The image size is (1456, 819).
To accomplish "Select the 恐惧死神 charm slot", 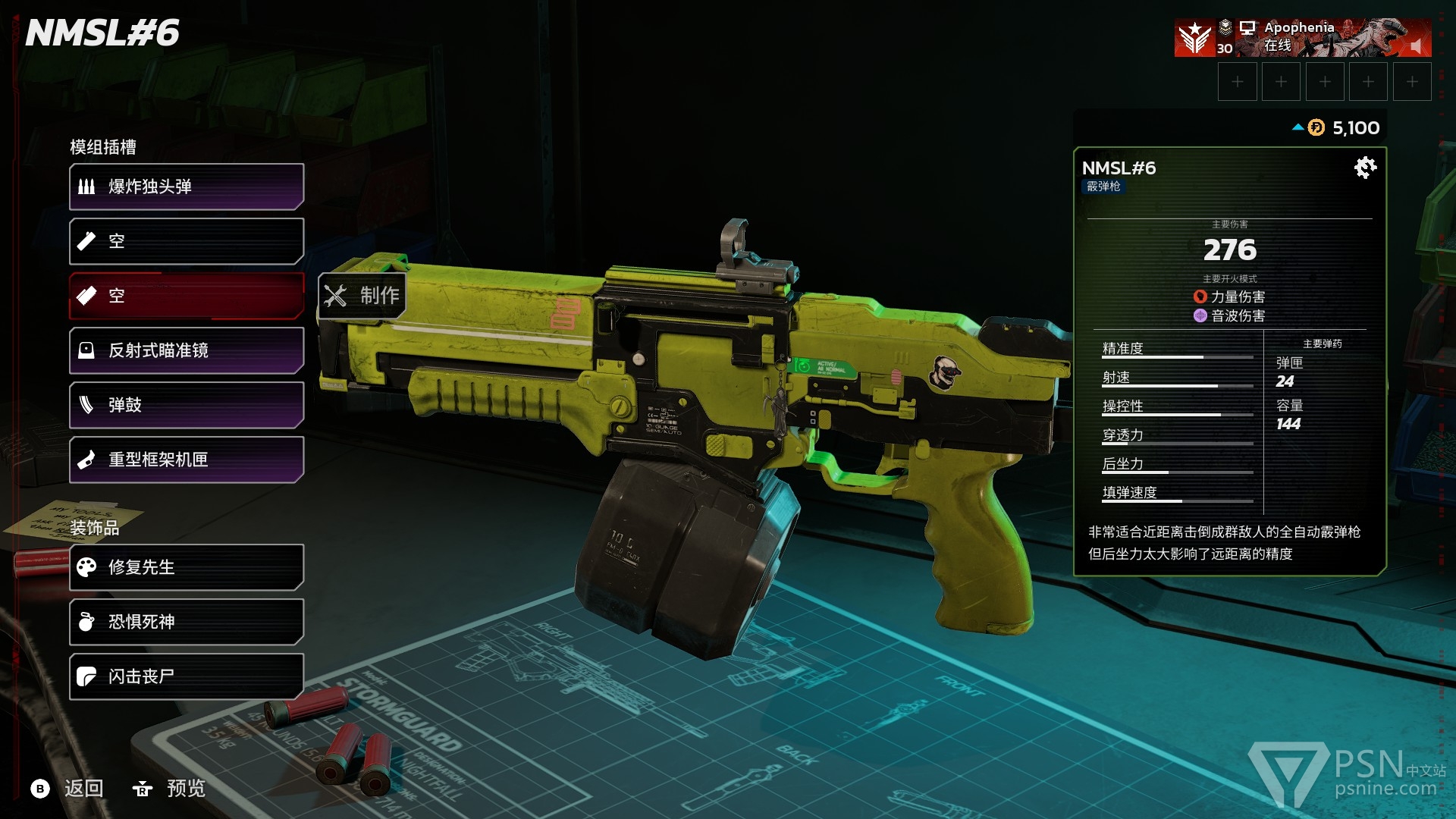I will point(187,622).
